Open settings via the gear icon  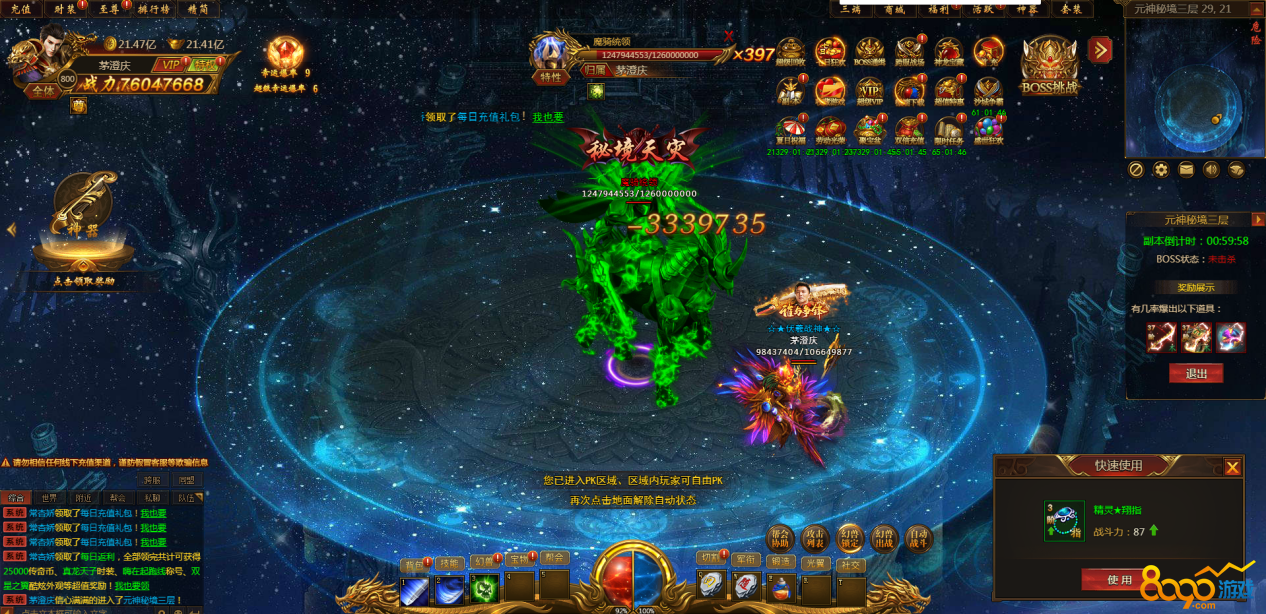(1161, 170)
